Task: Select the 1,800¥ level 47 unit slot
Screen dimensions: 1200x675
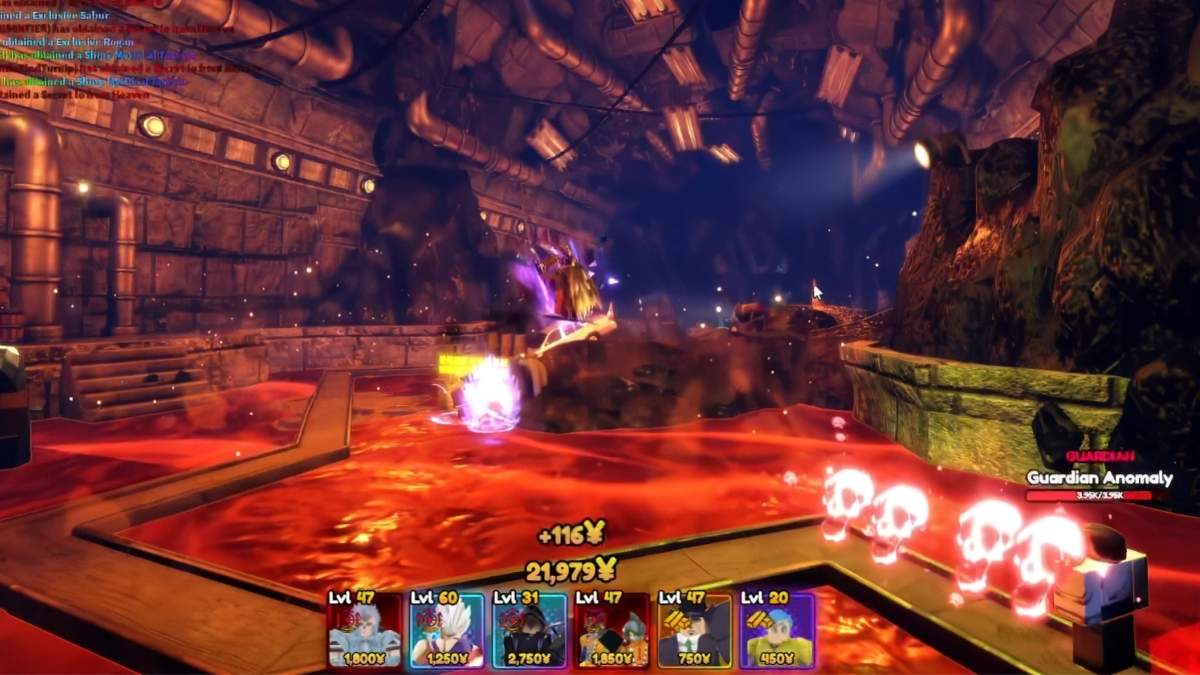Action: click(x=365, y=630)
